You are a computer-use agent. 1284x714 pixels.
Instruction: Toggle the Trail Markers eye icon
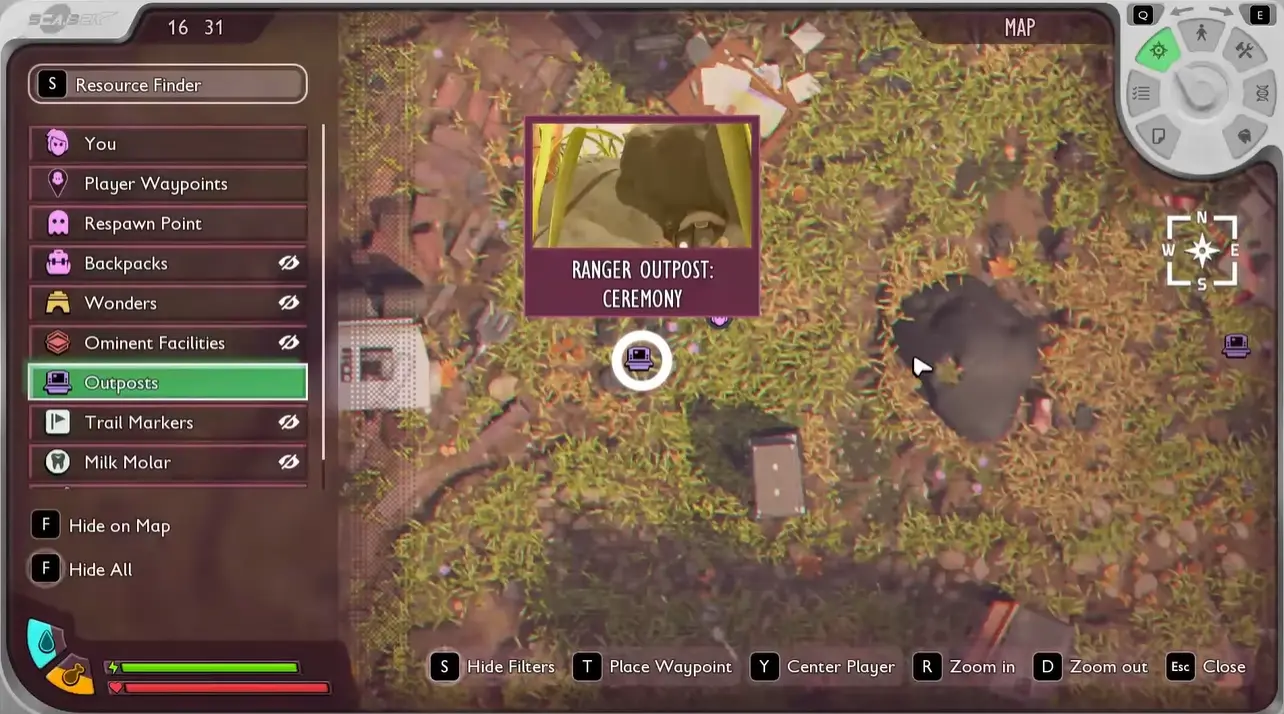click(289, 423)
